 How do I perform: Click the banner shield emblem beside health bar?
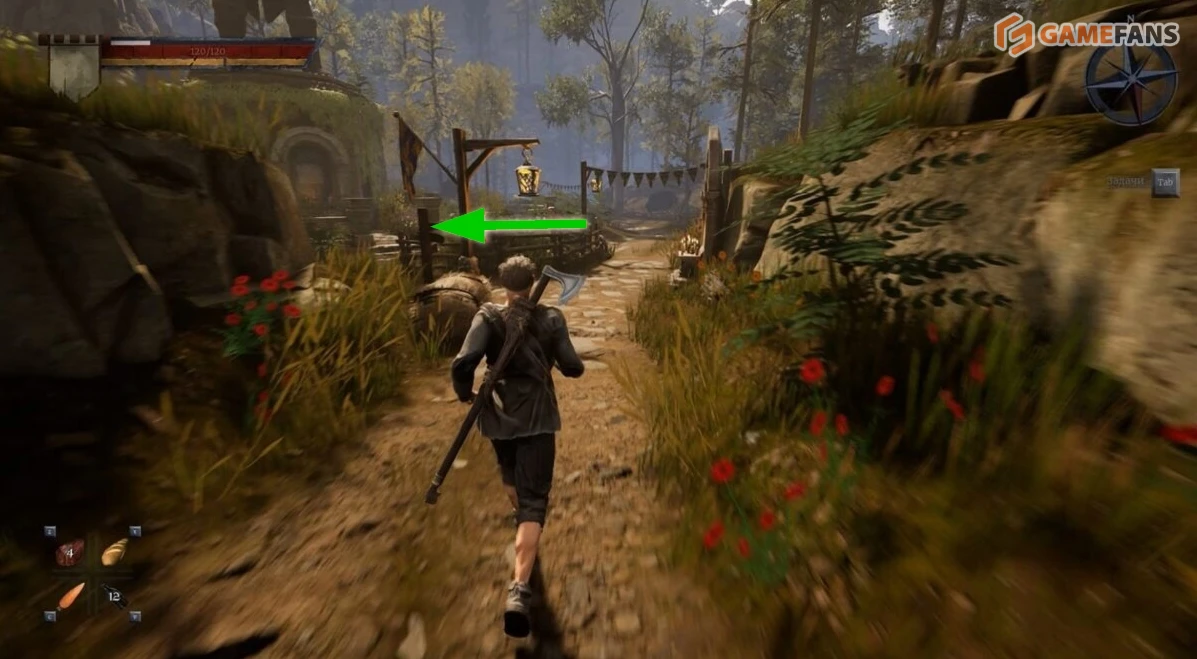[x=73, y=67]
